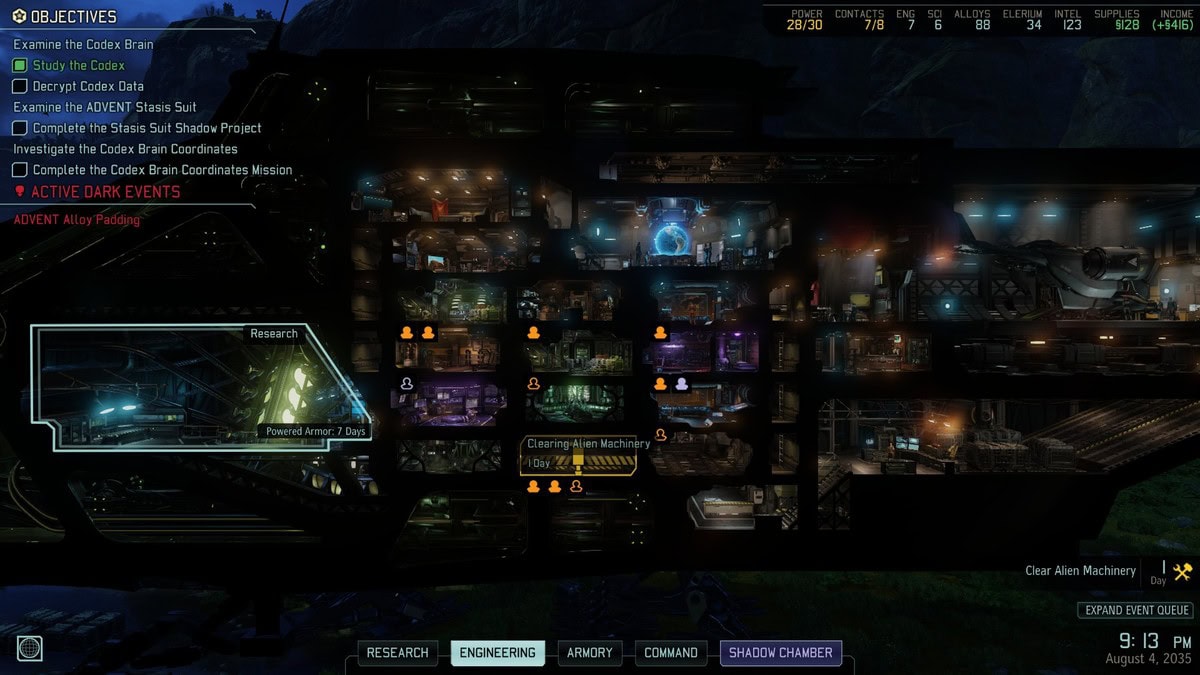Select the Decrypt Codex Data objective
Screen dimensions: 1200x675
[x=88, y=86]
